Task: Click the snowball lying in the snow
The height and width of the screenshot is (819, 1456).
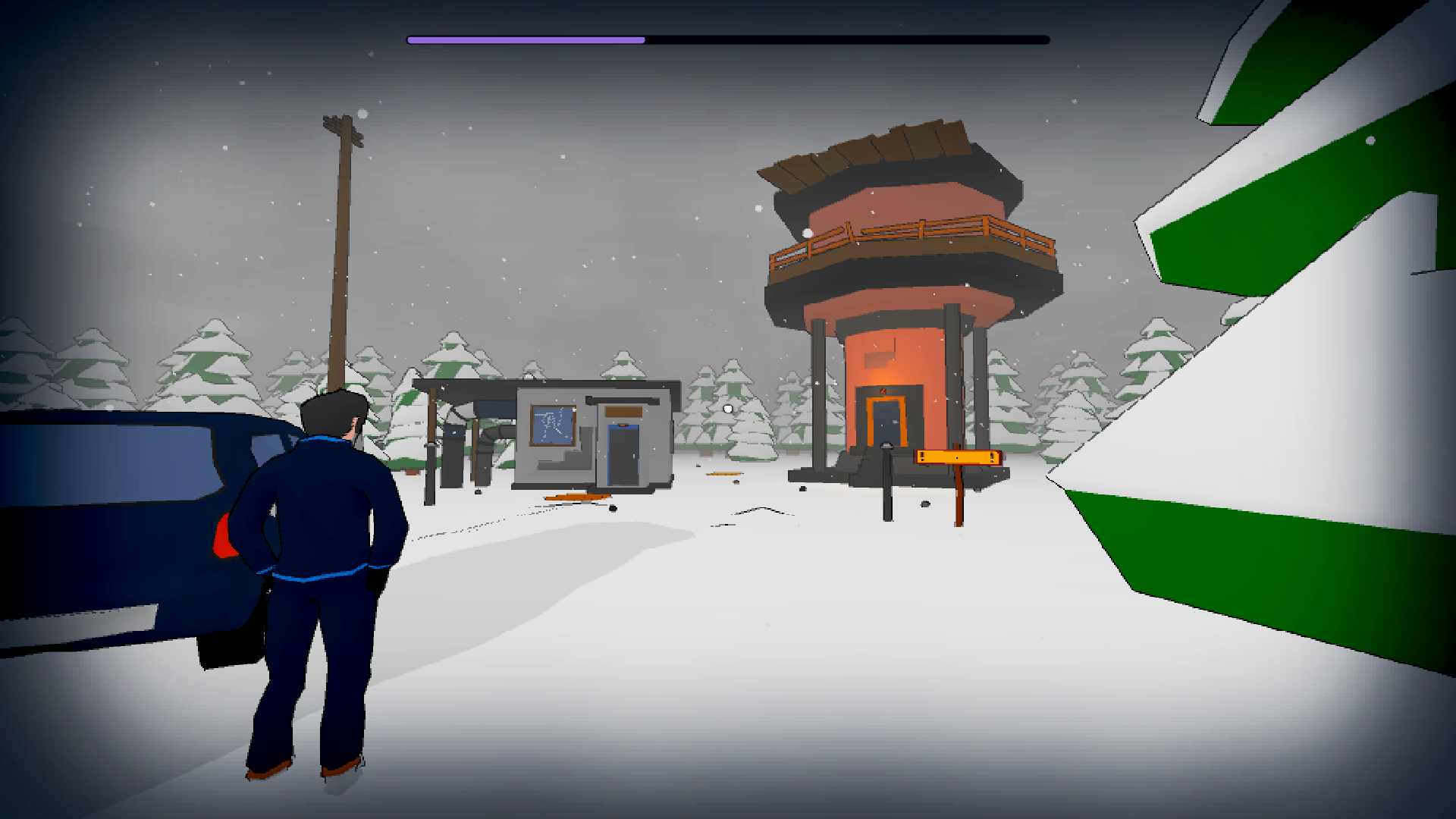Action: (x=726, y=410)
